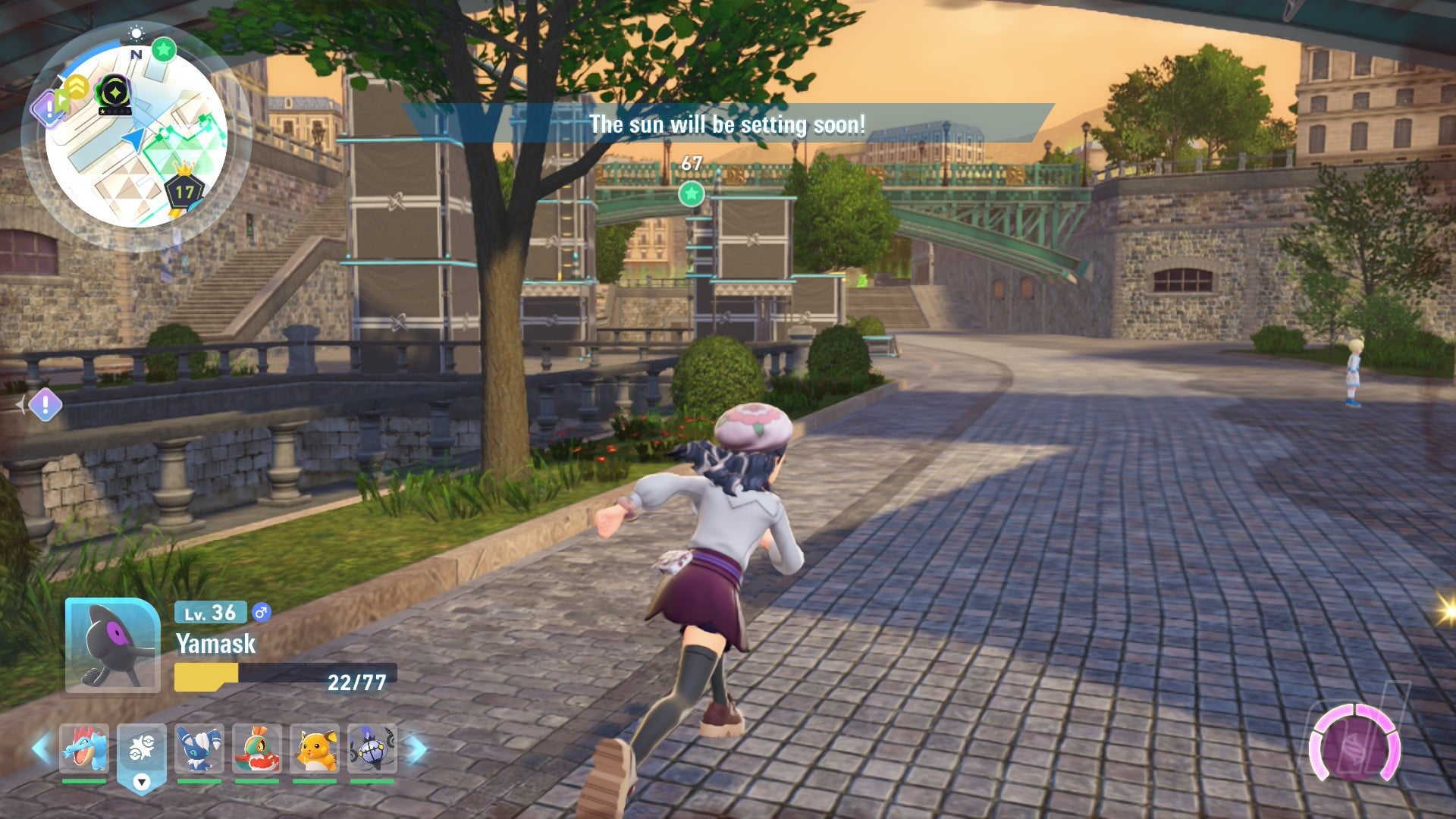Image resolution: width=1456 pixels, height=819 pixels.
Task: Switch to Feraligatr in the party bar
Action: click(x=84, y=748)
